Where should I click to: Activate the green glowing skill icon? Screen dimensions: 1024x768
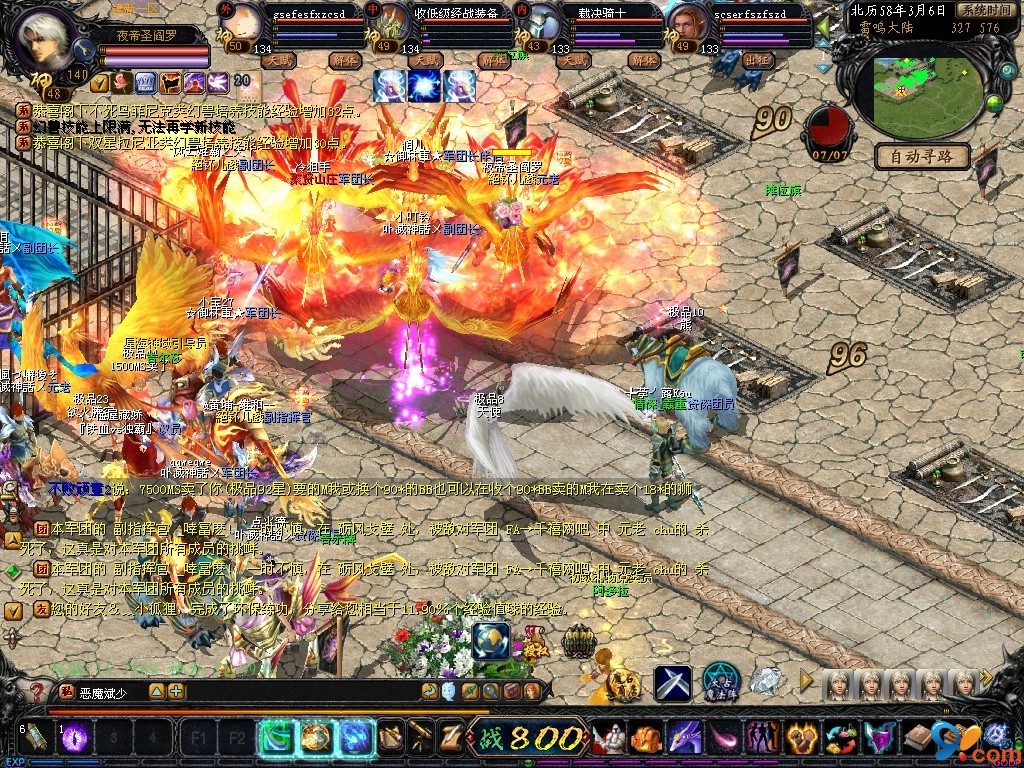(x=276, y=738)
